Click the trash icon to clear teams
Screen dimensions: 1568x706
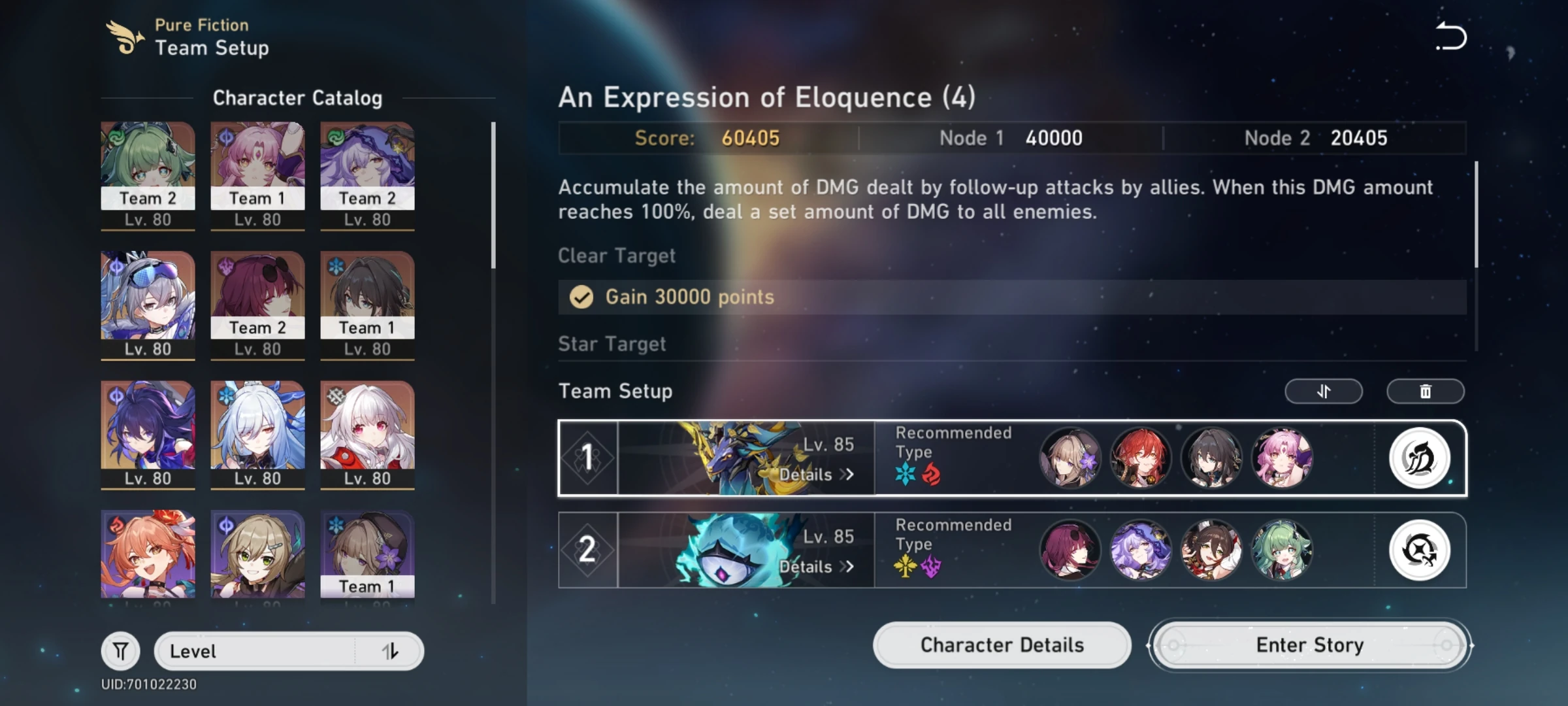click(x=1425, y=391)
